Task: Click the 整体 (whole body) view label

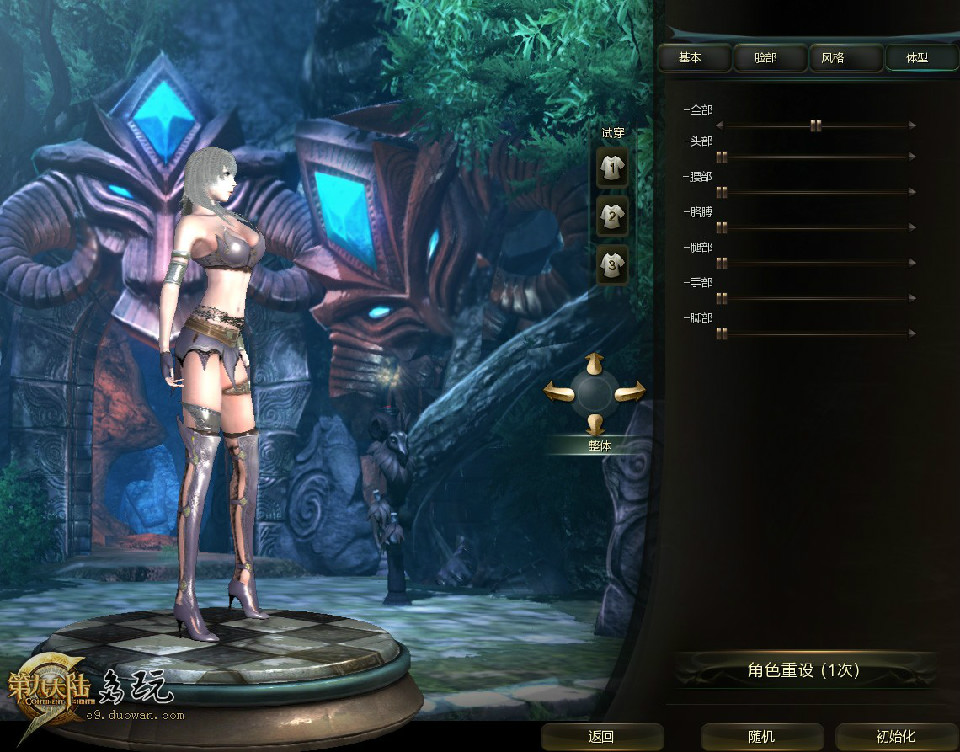Action: (600, 446)
